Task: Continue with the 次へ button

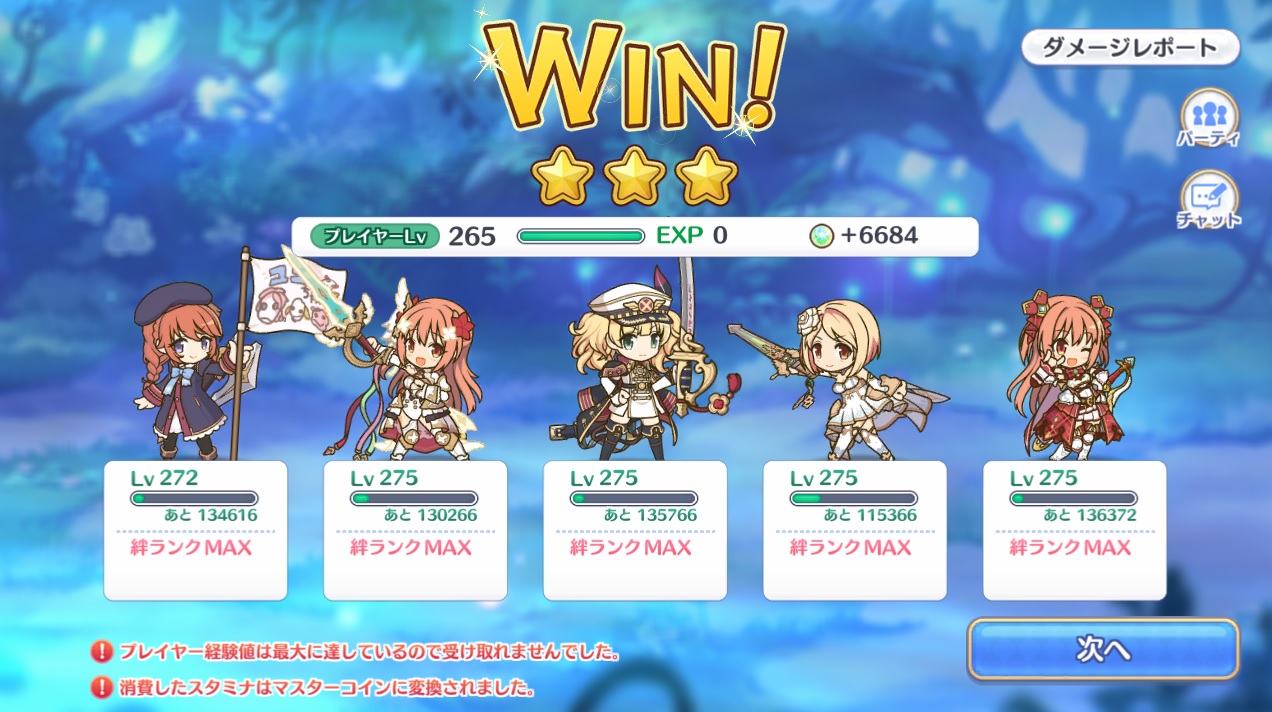Action: pyautogui.click(x=1102, y=650)
